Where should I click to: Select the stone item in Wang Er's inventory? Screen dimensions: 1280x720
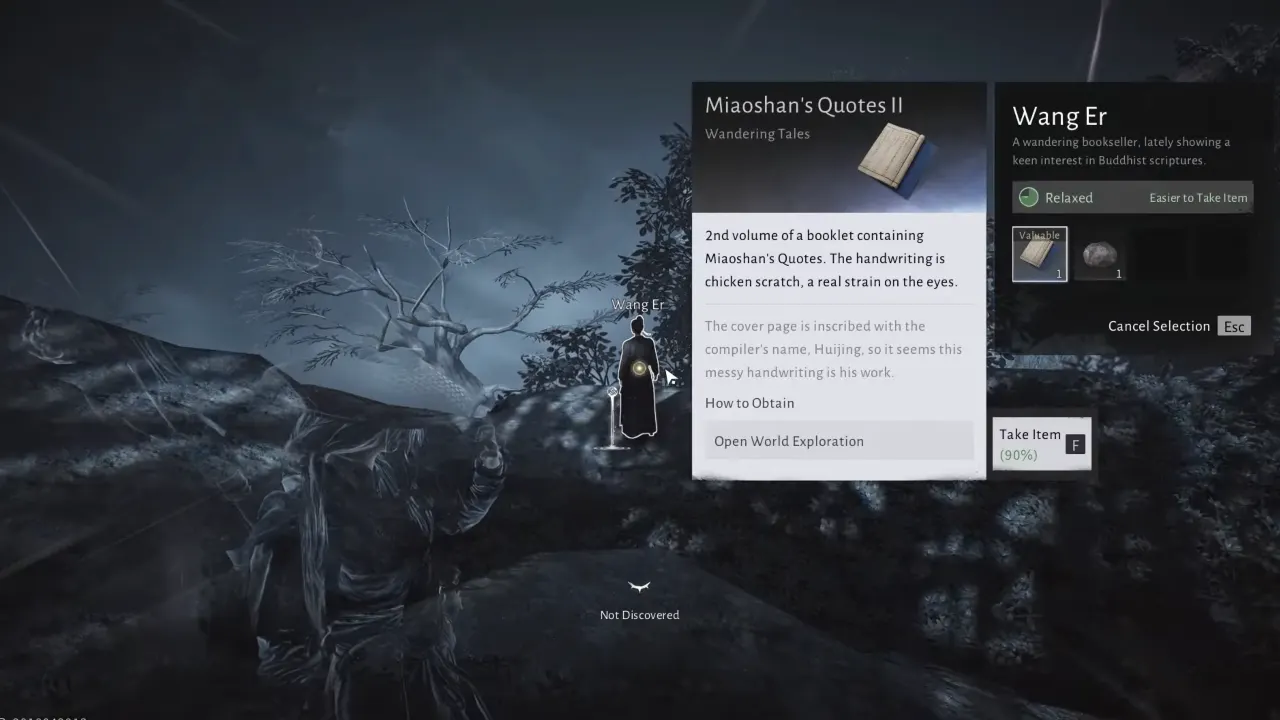point(1100,253)
